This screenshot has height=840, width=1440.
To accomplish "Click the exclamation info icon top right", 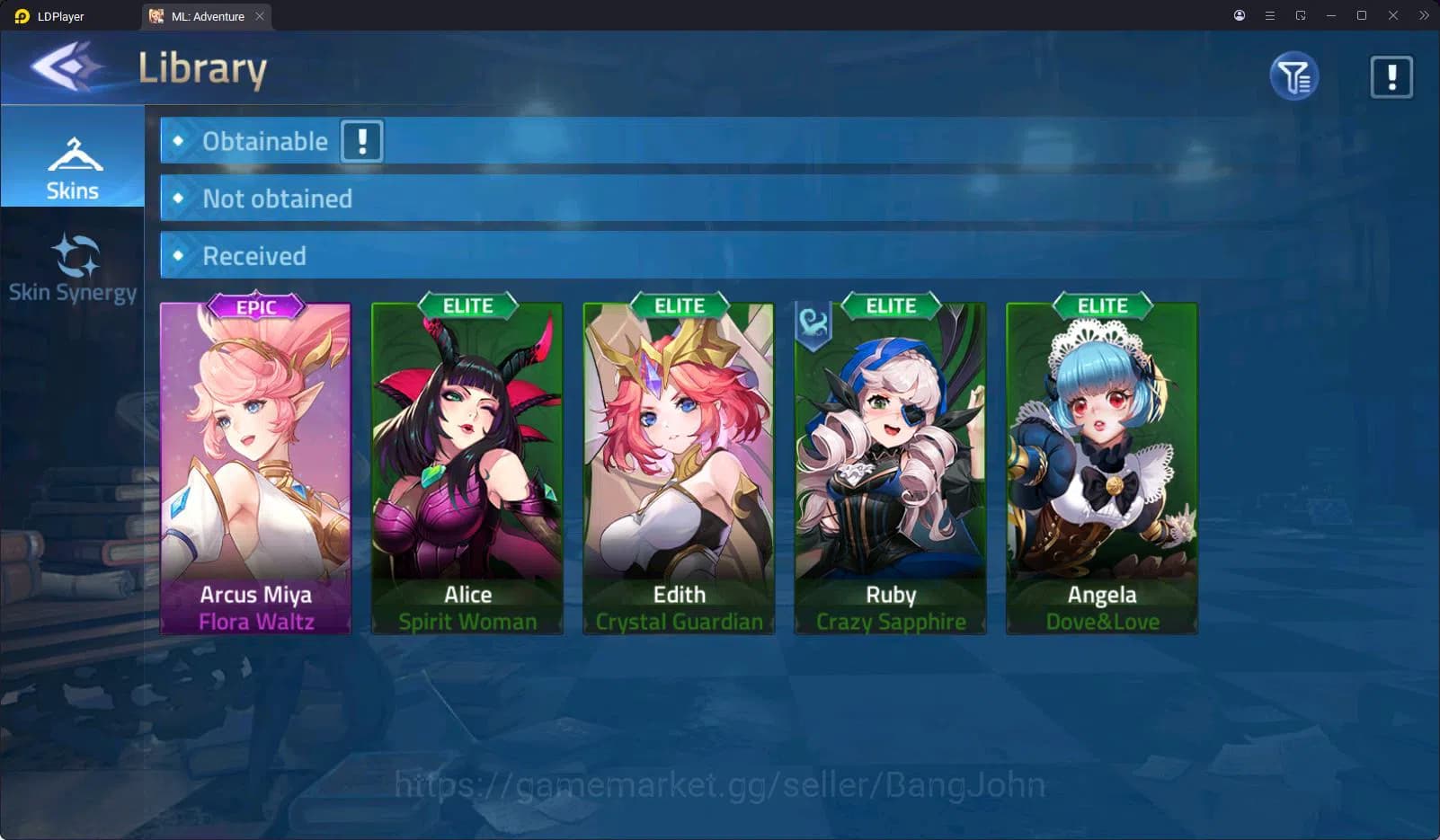I will point(1389,76).
